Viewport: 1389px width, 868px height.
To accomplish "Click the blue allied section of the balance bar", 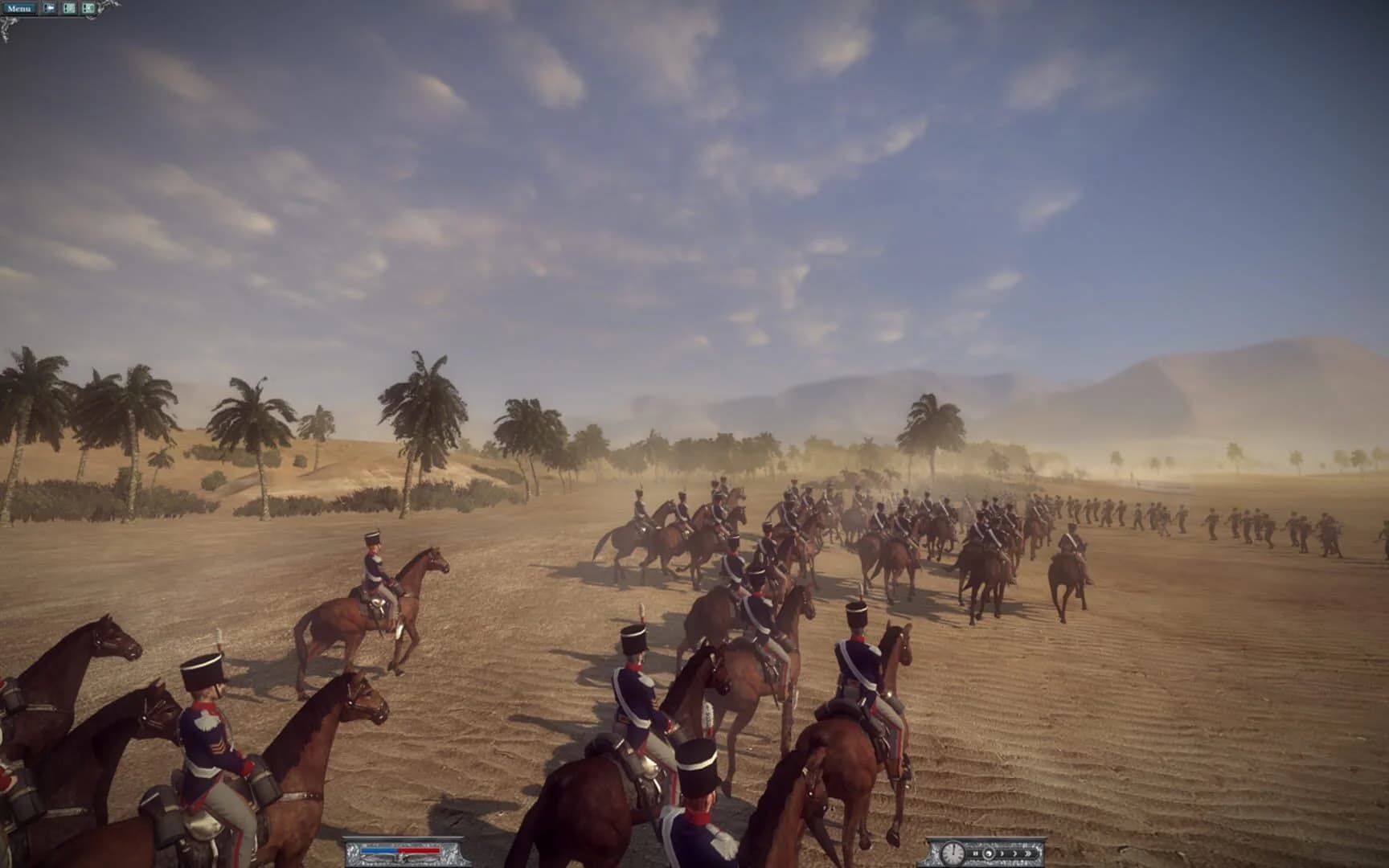I will (x=379, y=850).
